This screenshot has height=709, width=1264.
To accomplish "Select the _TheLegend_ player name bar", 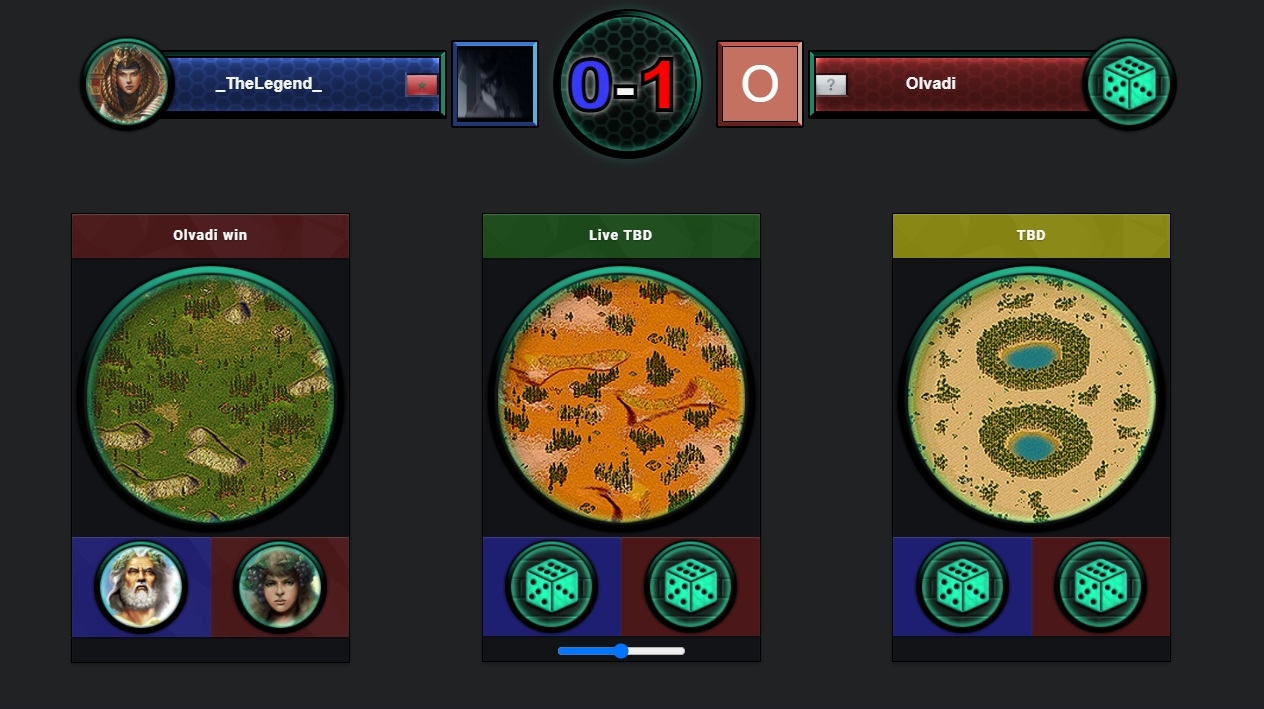I will coord(268,84).
